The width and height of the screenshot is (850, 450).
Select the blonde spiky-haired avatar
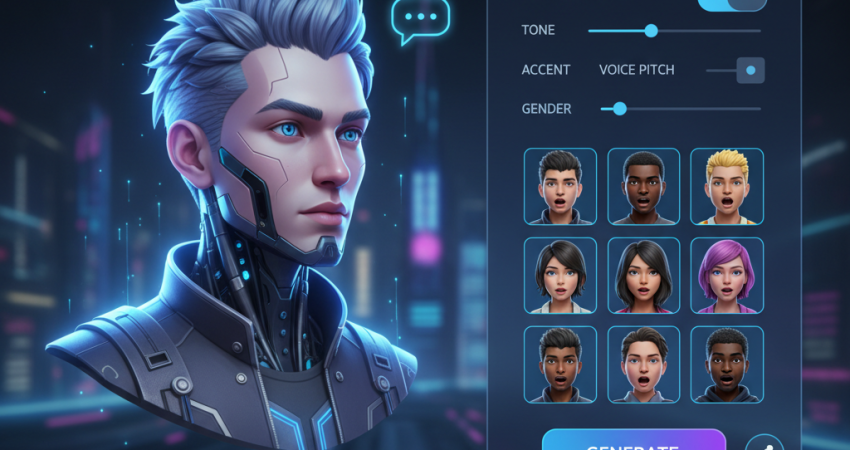[726, 186]
